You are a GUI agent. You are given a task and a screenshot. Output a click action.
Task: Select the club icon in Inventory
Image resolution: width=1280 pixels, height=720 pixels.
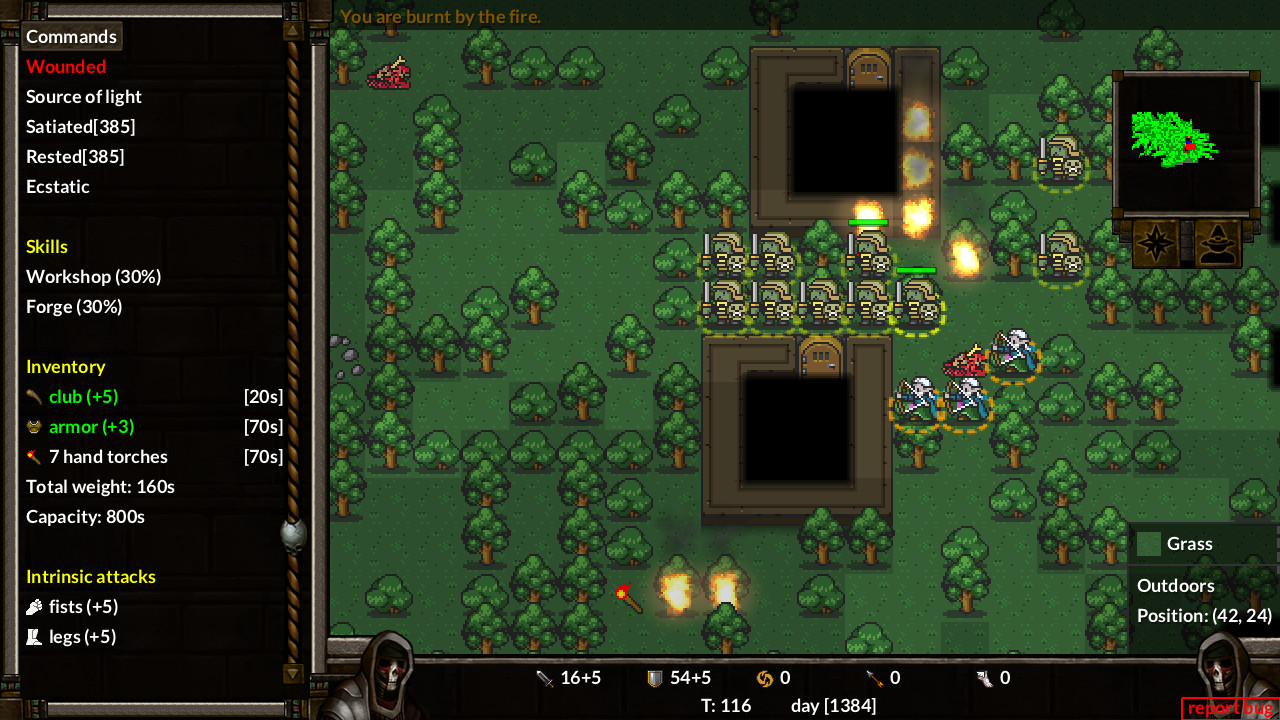click(33, 396)
